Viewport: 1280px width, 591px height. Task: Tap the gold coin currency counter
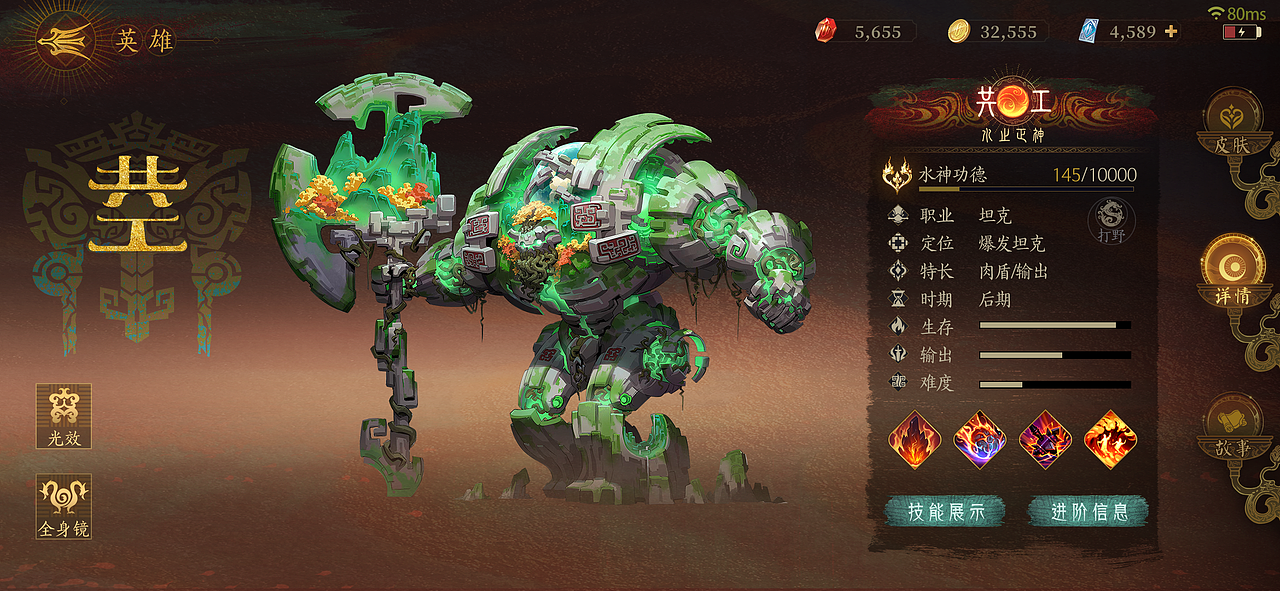996,32
